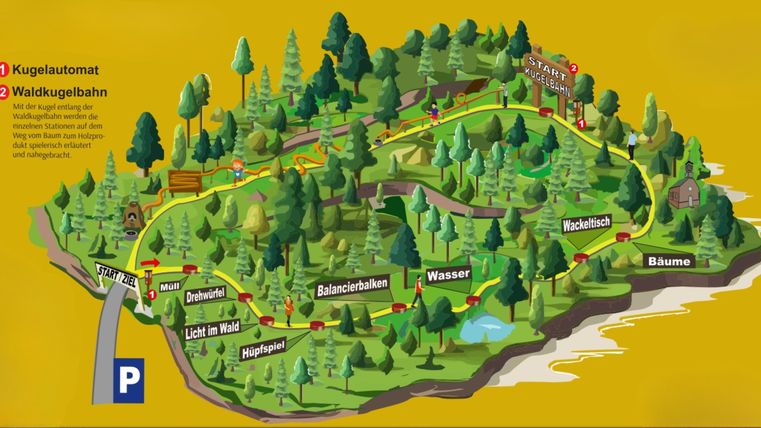Select the Waldkugelbahn legend entry

pyautogui.click(x=58, y=93)
